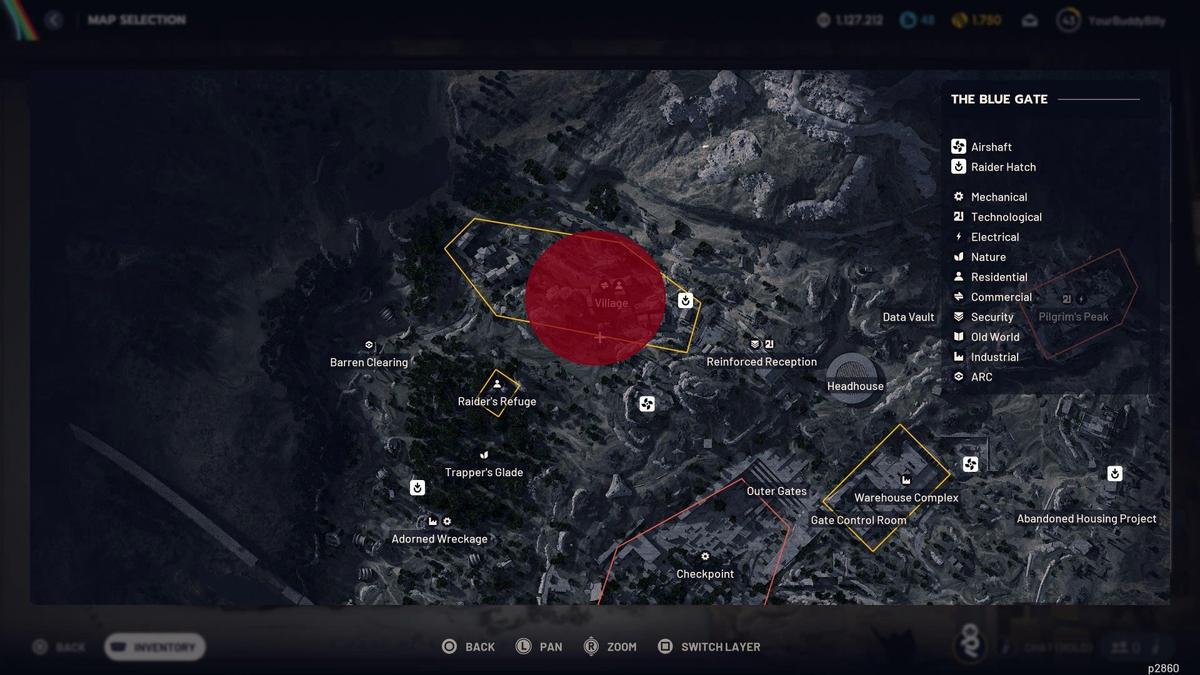Viewport: 1200px width, 675px height.
Task: Choose the Barren Clearing location
Action: (369, 362)
